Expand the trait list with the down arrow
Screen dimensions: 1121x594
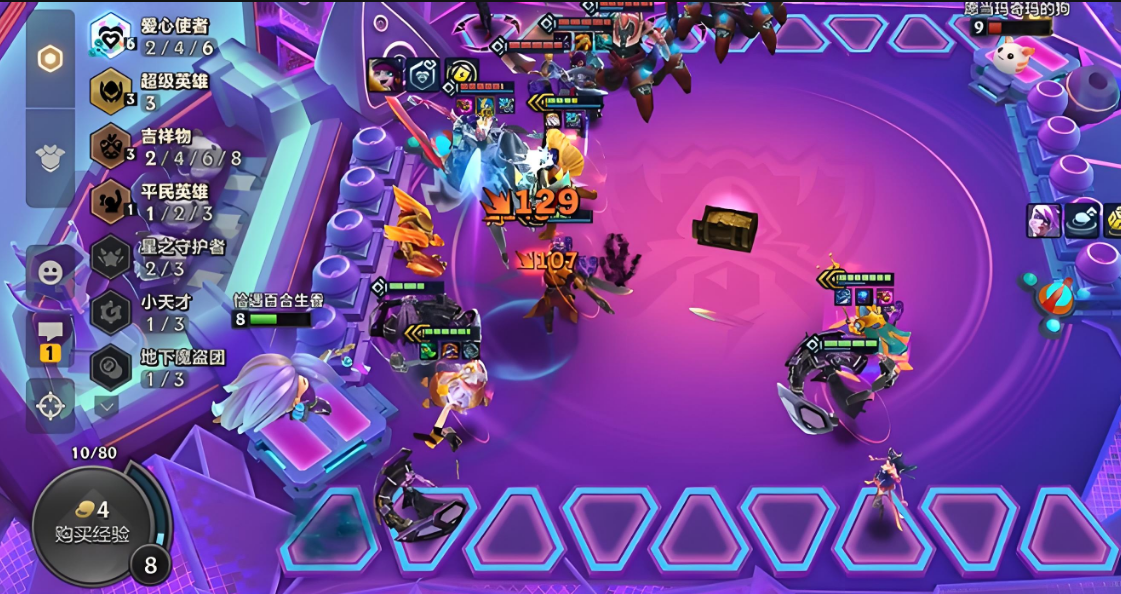(x=107, y=406)
